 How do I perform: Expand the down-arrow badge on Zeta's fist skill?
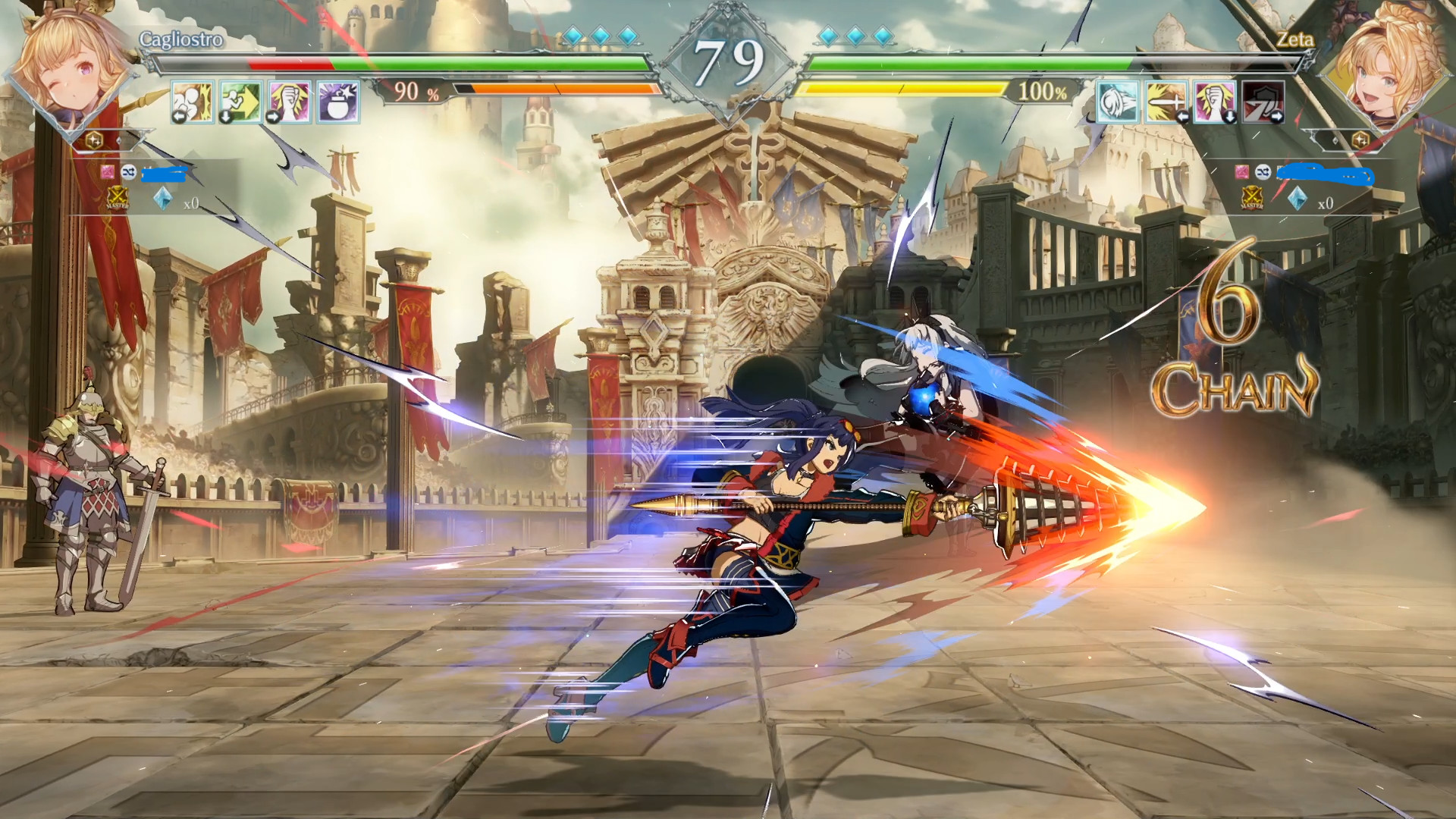1230,116
